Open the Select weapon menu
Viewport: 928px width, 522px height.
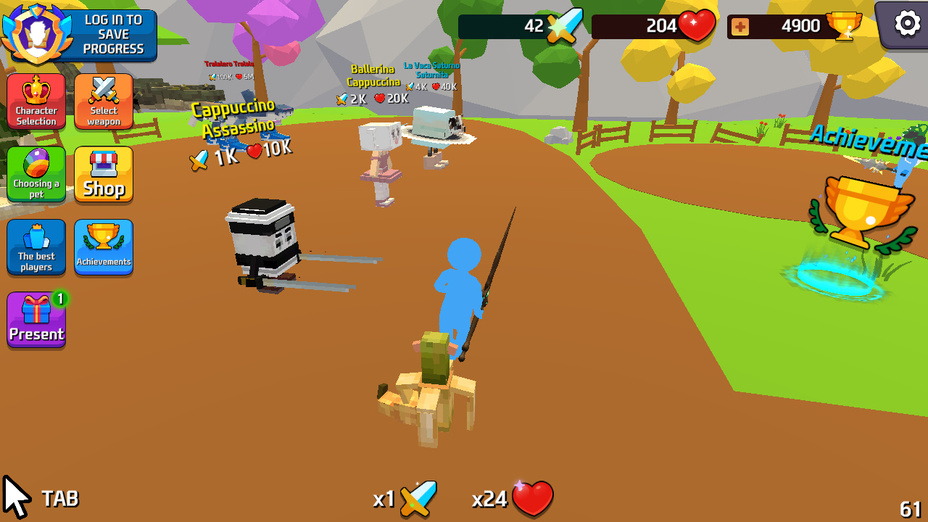click(x=104, y=101)
